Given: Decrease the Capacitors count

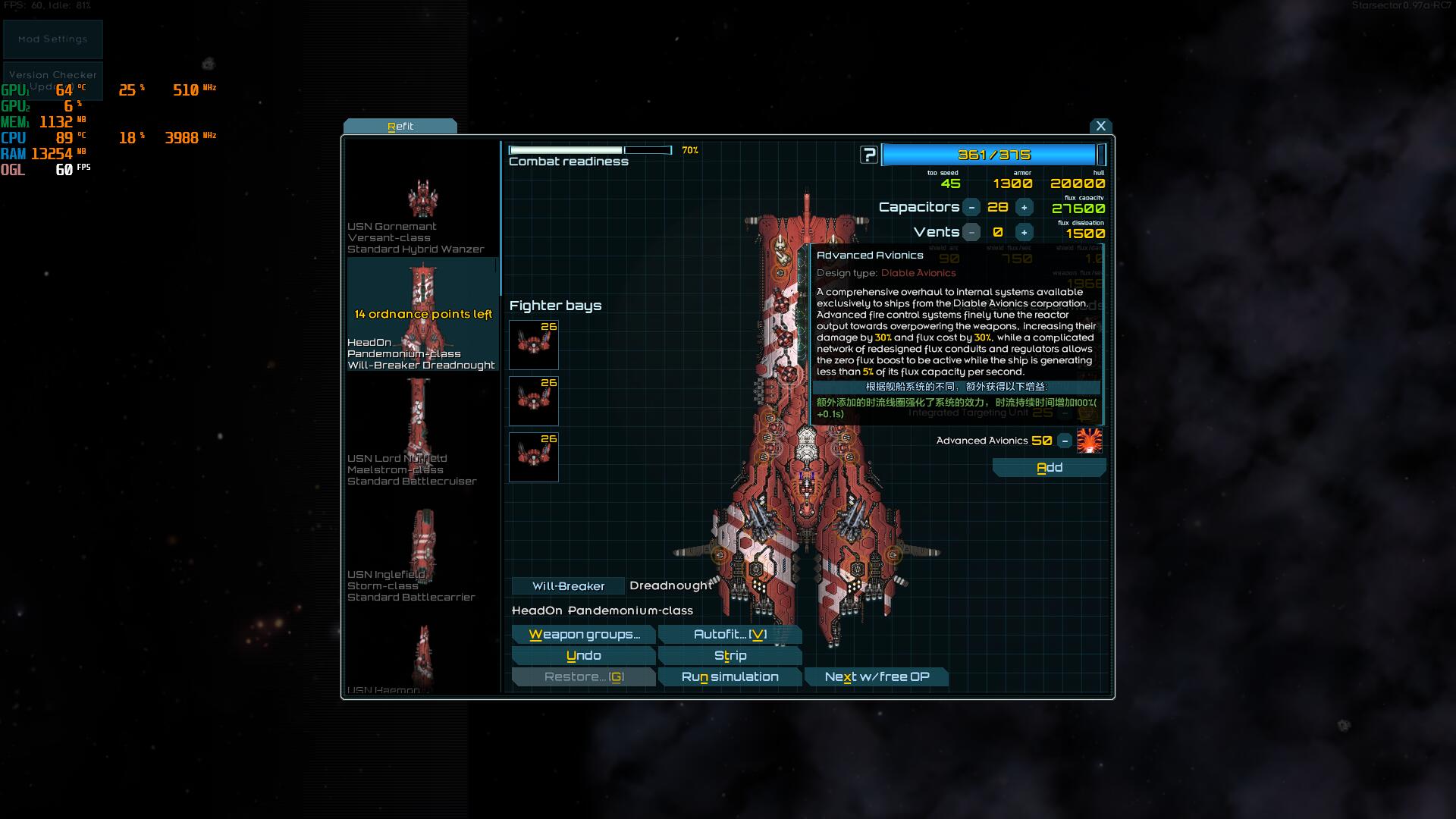Looking at the screenshot, I should [971, 208].
